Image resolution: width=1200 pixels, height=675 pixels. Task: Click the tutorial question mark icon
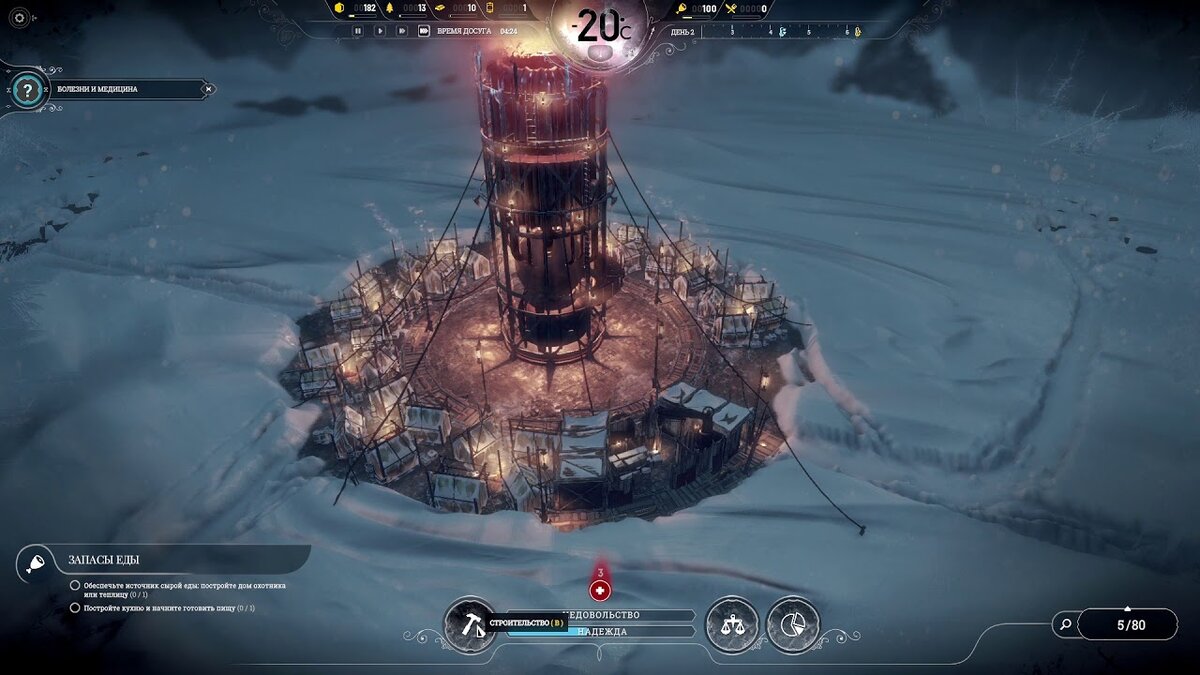point(29,91)
